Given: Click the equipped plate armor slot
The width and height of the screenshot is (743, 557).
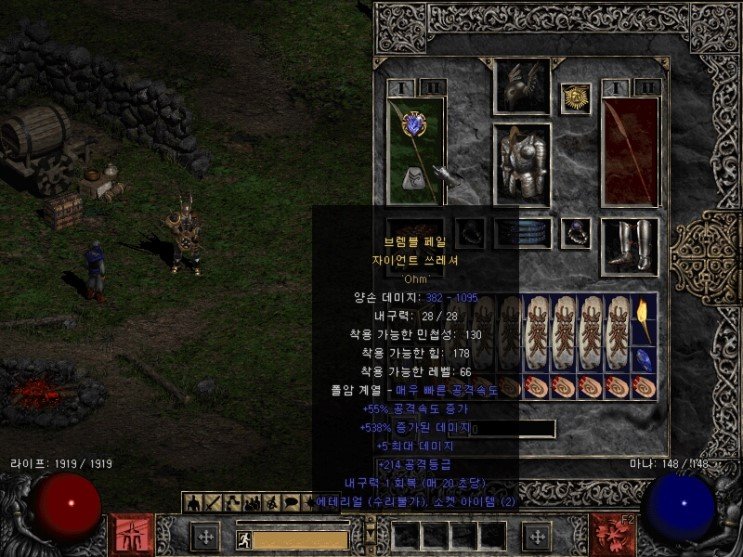Looking at the screenshot, I should tap(522, 164).
